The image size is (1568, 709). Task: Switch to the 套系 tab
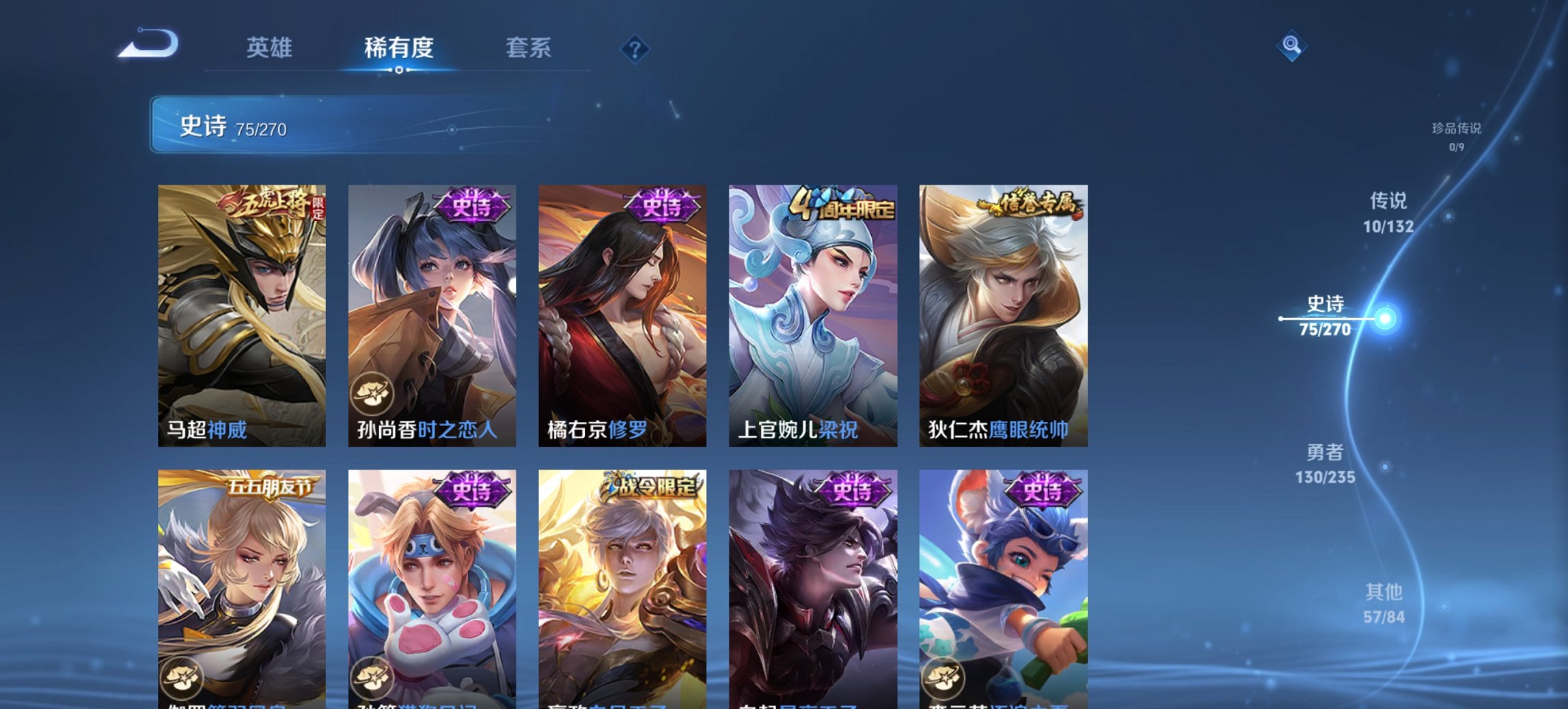[x=528, y=48]
